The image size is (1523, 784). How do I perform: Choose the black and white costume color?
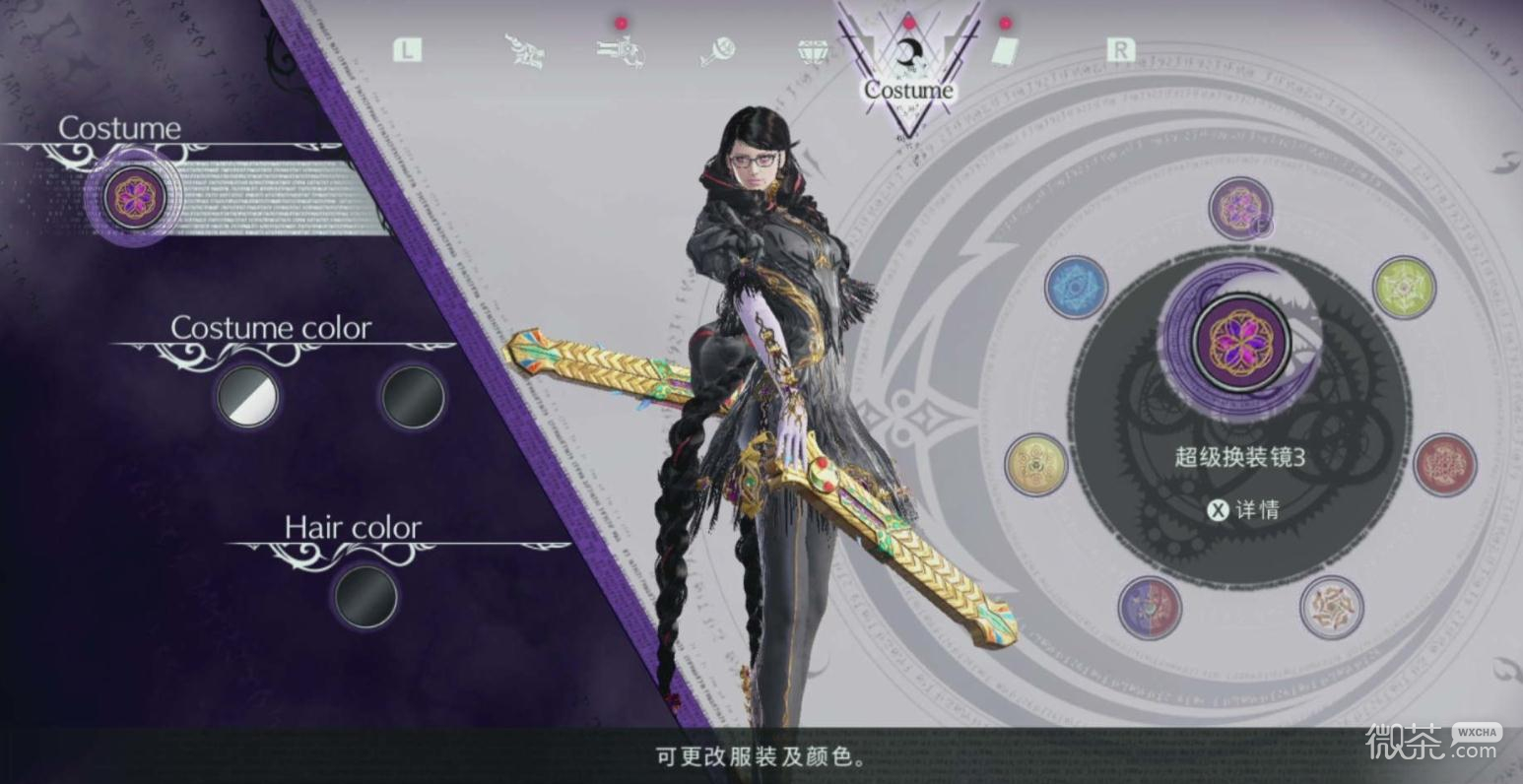[x=247, y=397]
